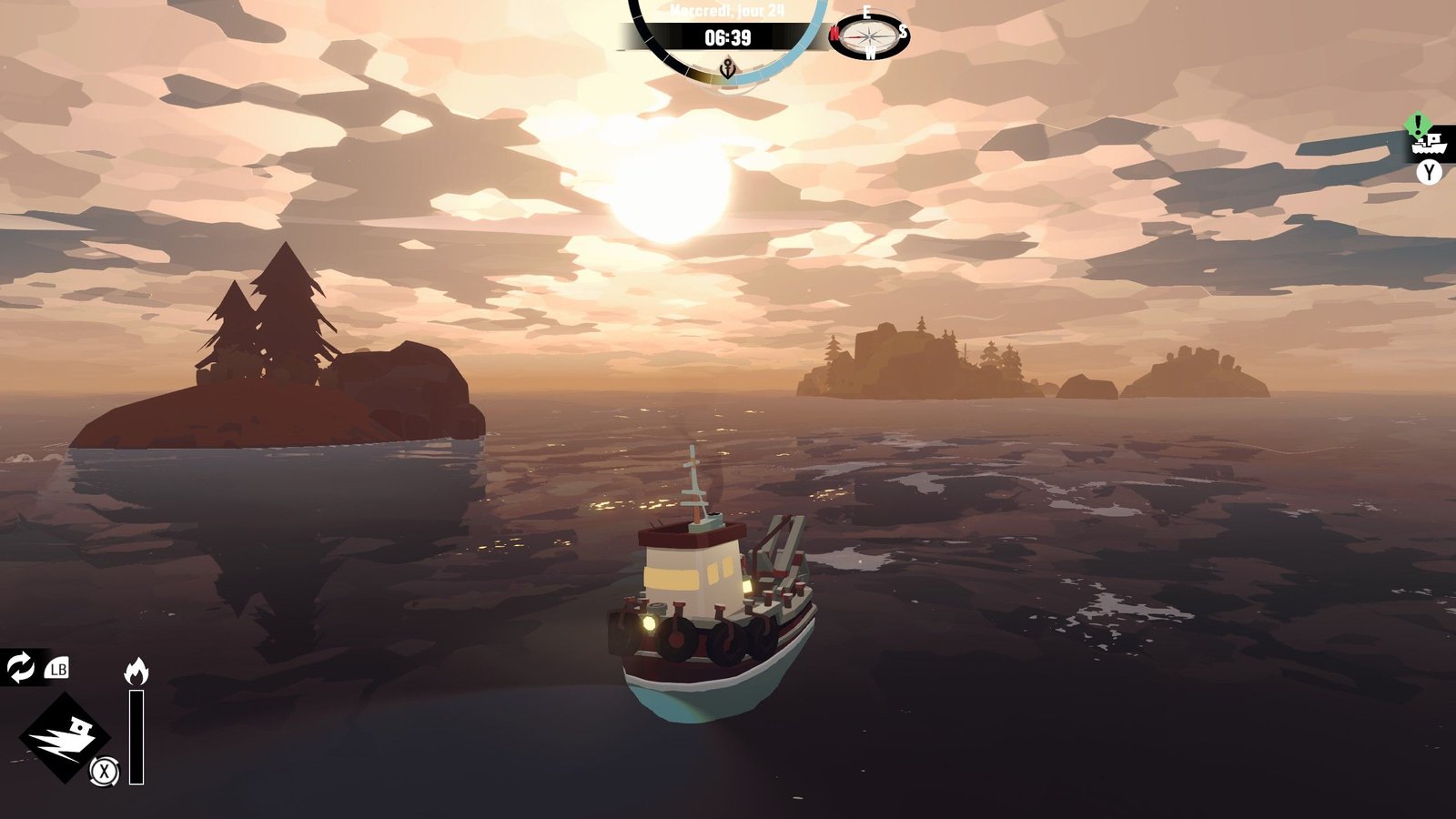
Task: Click the compass at the top
Action: tap(869, 35)
